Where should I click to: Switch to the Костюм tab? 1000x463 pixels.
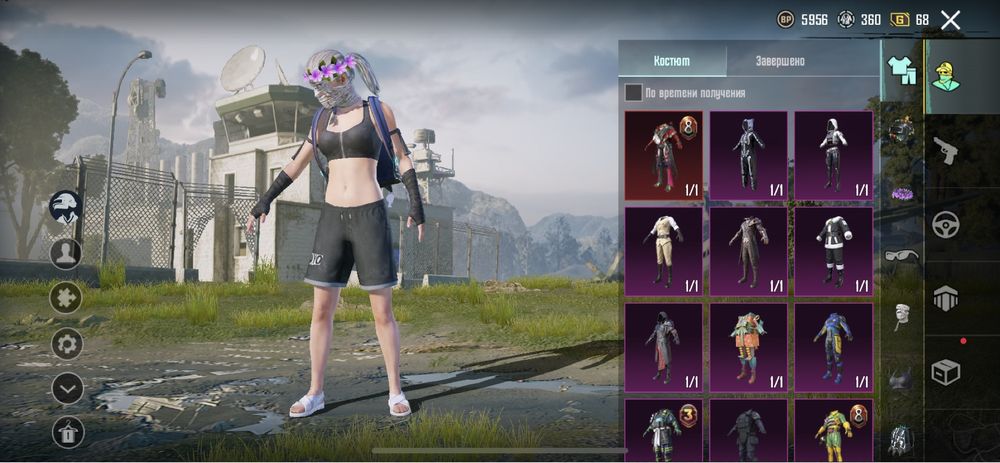click(672, 61)
